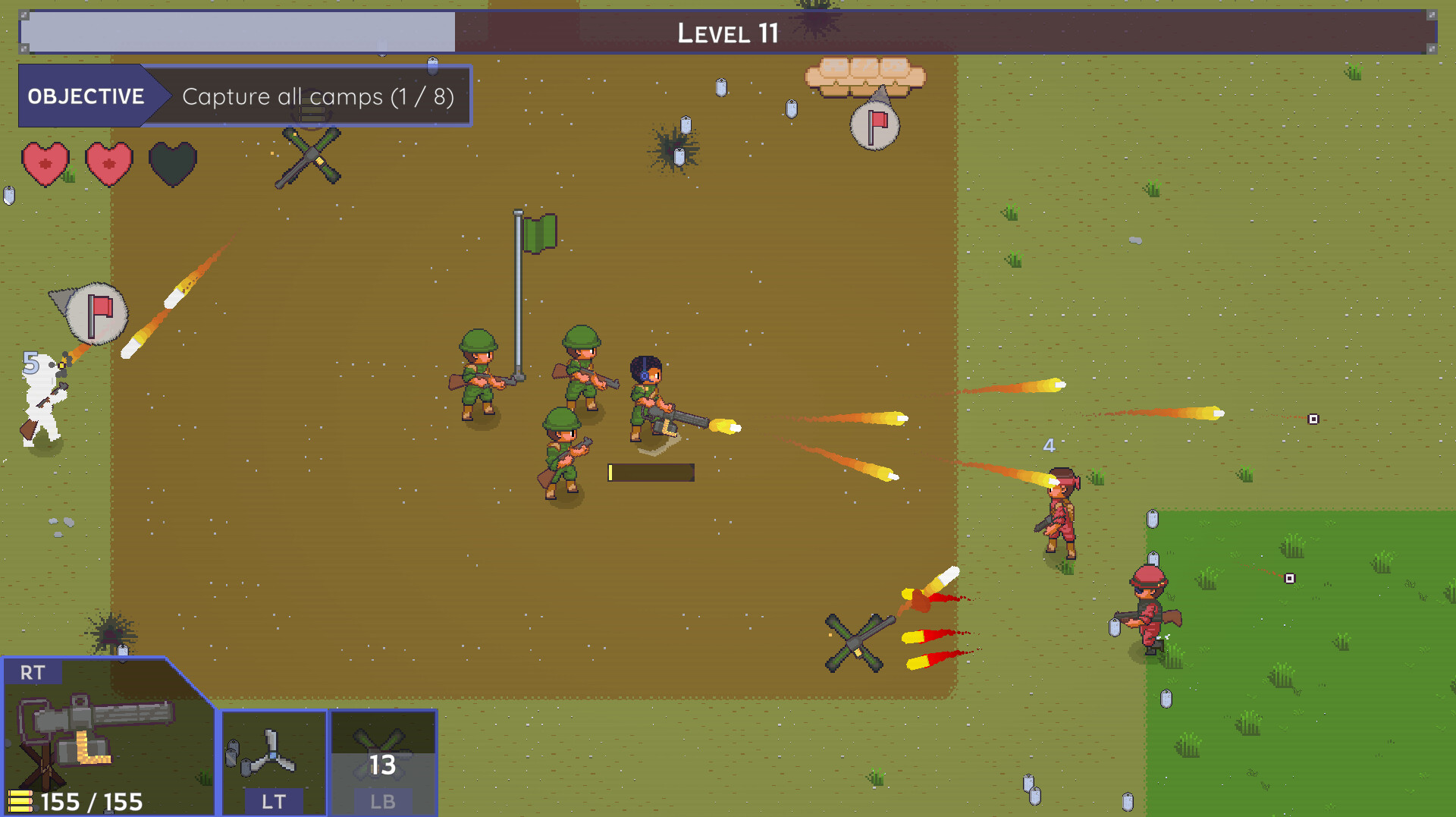Click the destroyed helicopter wreck near the objective
Image resolution: width=1456 pixels, height=817 pixels.
[x=309, y=157]
